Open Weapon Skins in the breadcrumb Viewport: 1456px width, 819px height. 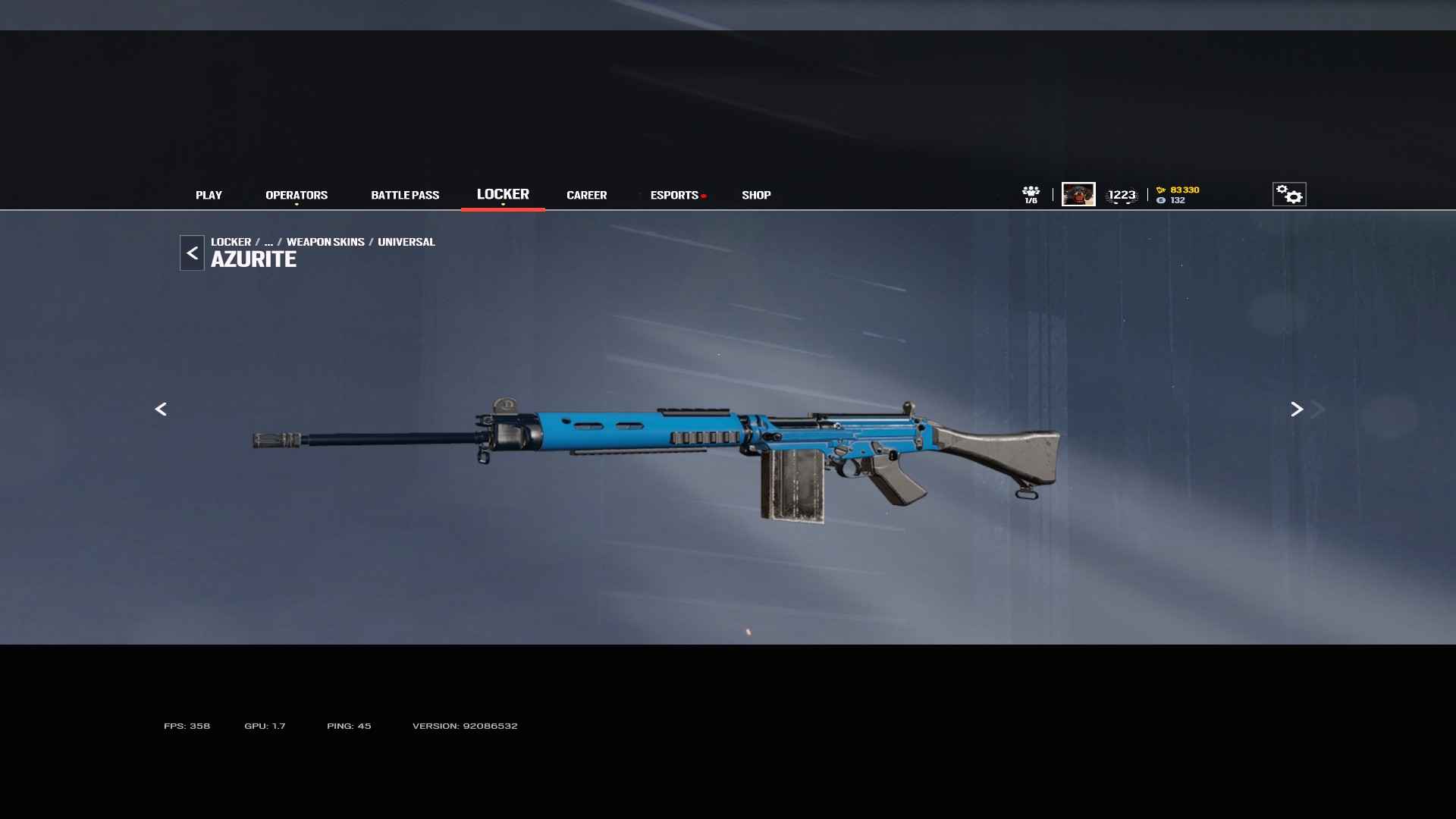(x=325, y=242)
